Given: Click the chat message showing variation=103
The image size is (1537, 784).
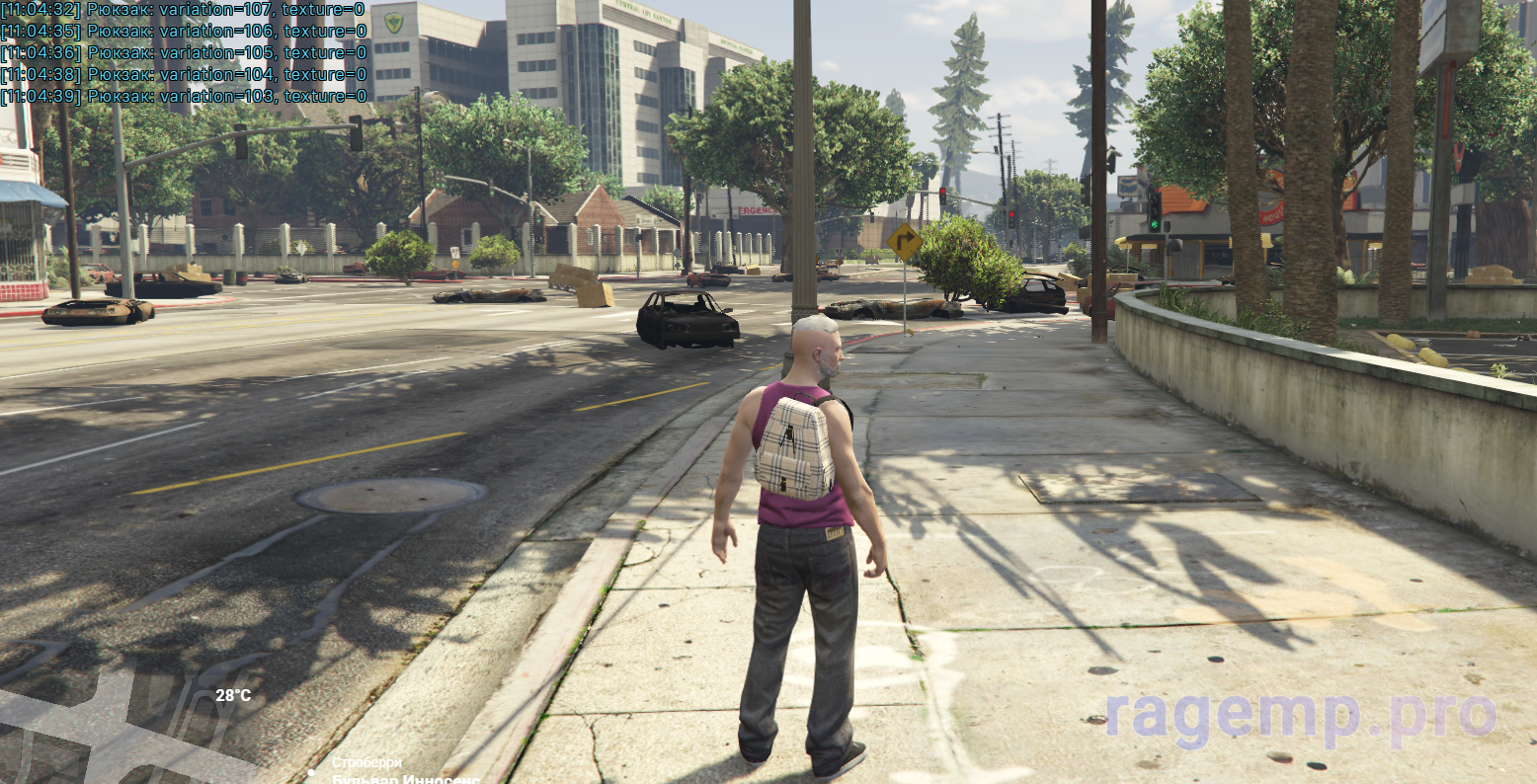Looking at the screenshot, I should 184,97.
